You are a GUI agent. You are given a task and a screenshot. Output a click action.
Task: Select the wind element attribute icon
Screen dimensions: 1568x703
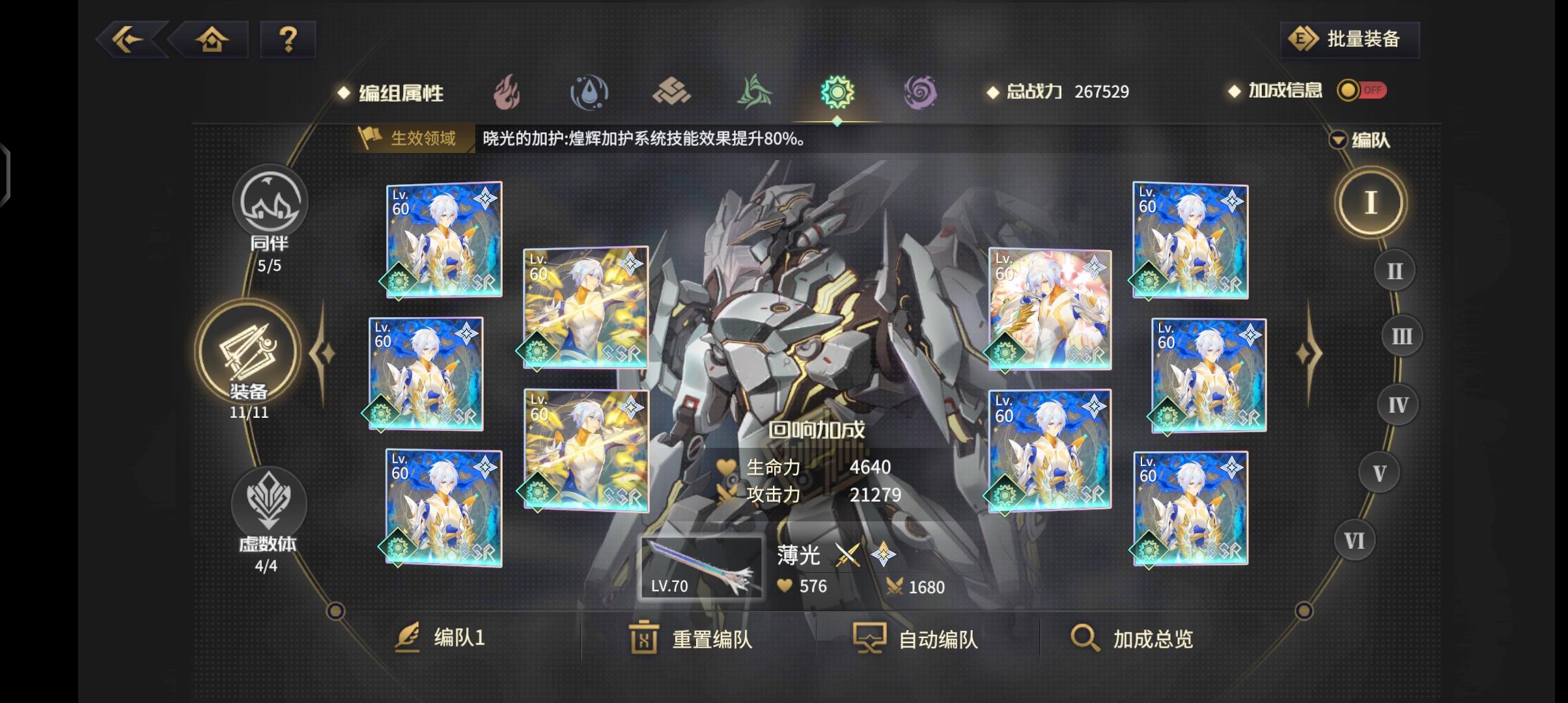pos(755,93)
